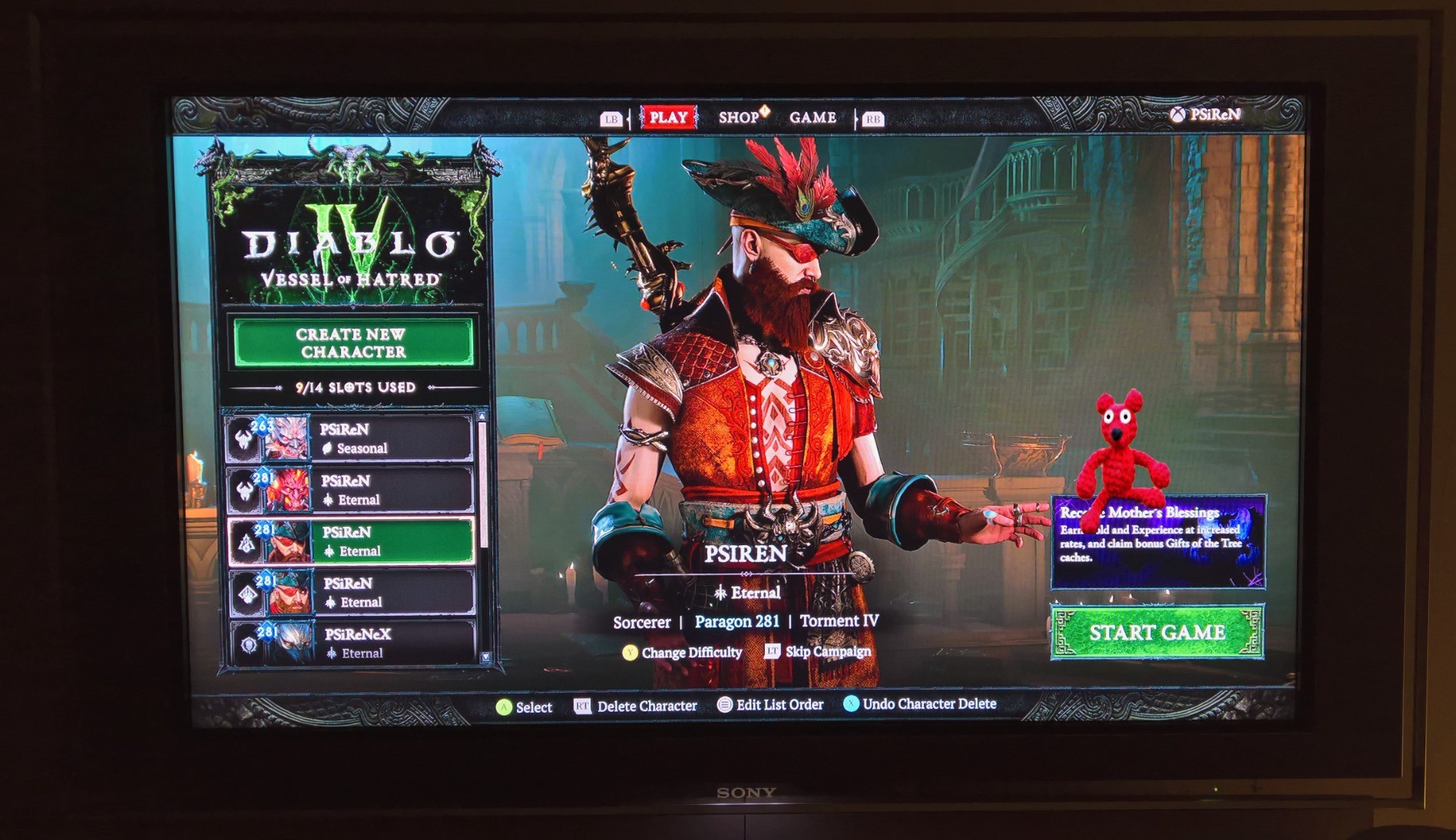Select the PSiReNeX Eternal character
The image size is (1456, 840).
pos(353,643)
